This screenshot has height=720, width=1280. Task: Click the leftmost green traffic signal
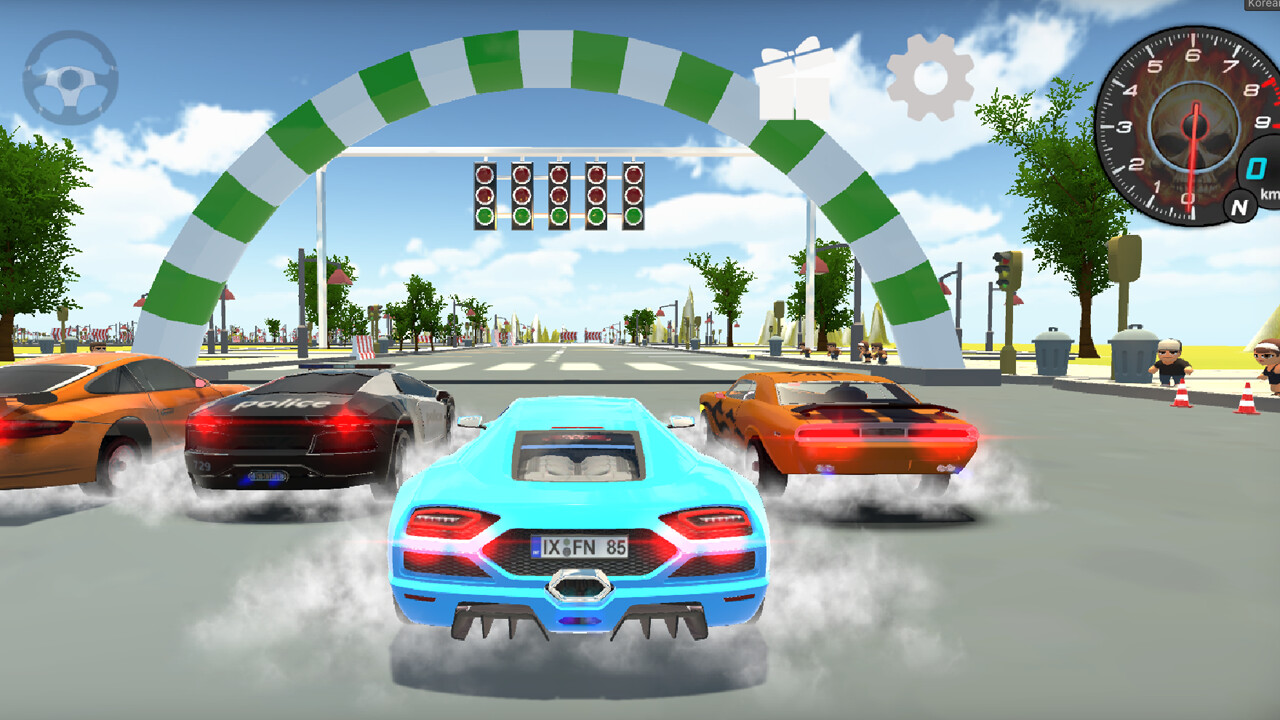point(484,215)
